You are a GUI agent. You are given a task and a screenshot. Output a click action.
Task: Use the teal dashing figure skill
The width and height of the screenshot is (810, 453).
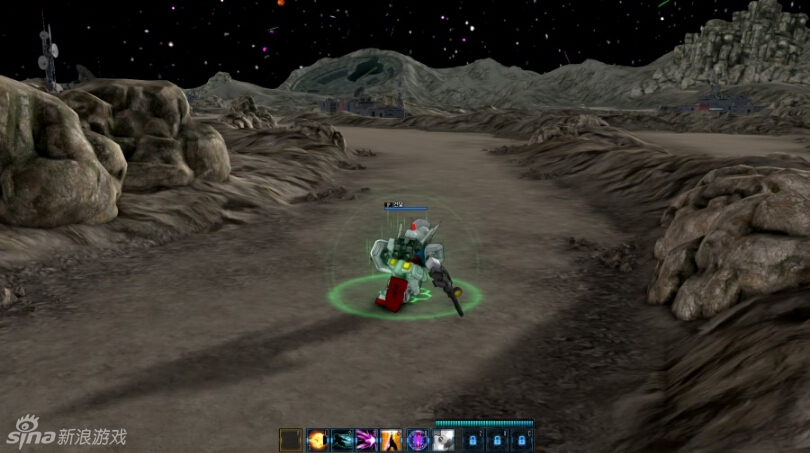(342, 440)
